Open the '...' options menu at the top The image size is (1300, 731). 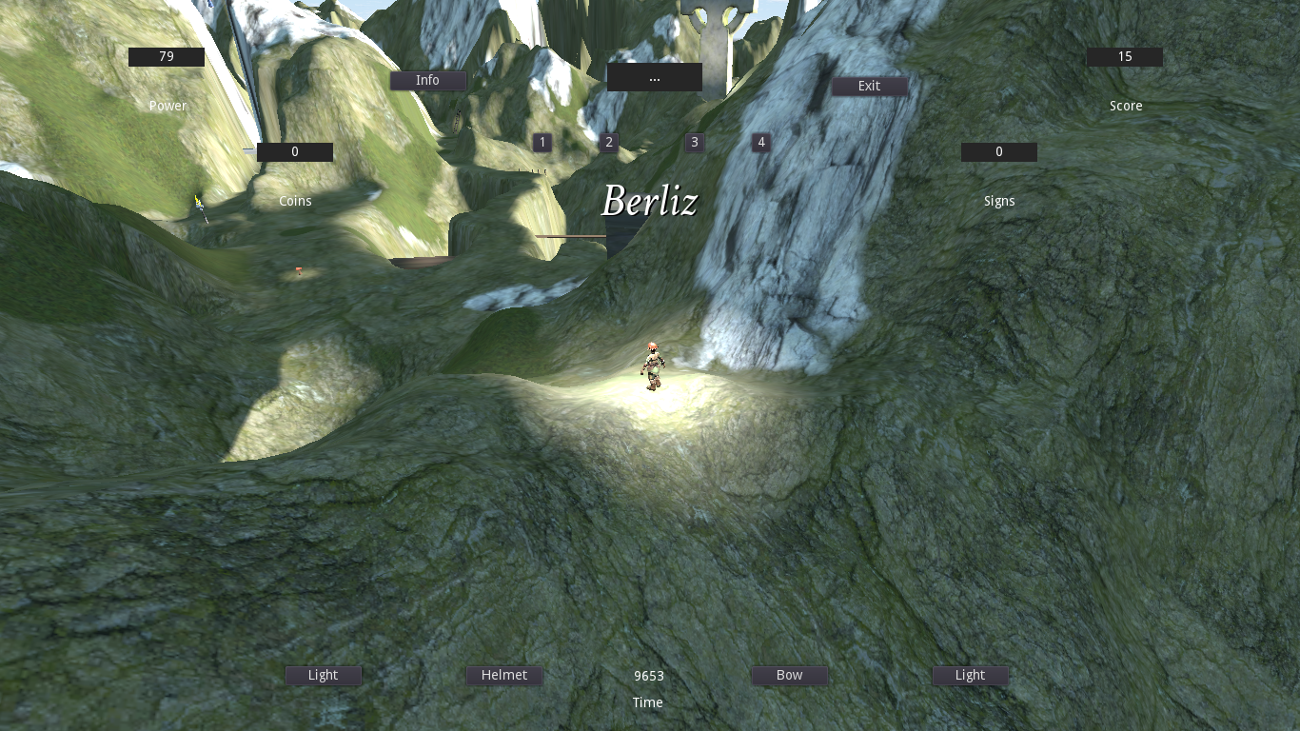click(655, 77)
